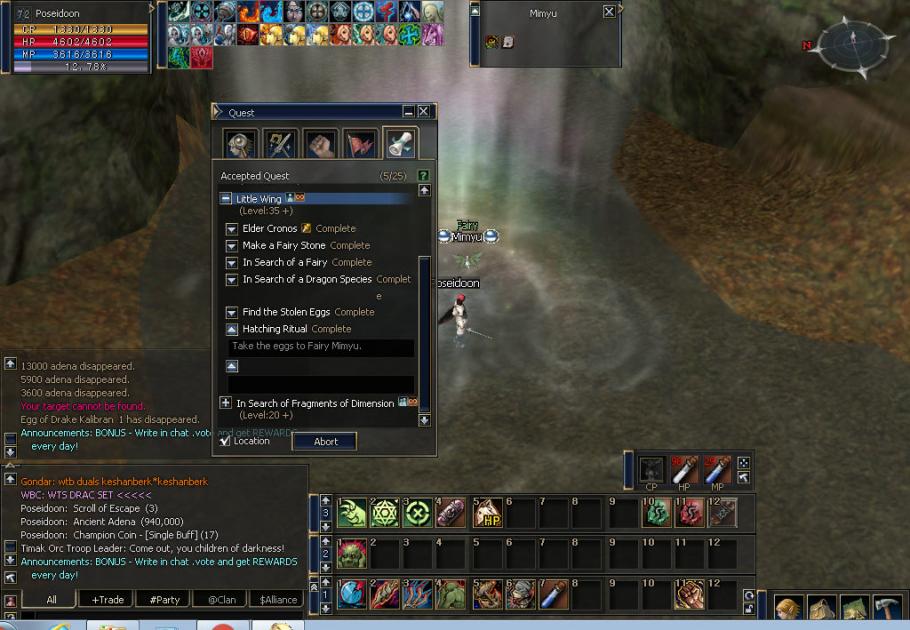Viewport: 910px width, 630px height.
Task: Abort the selected quest
Action: tap(325, 441)
